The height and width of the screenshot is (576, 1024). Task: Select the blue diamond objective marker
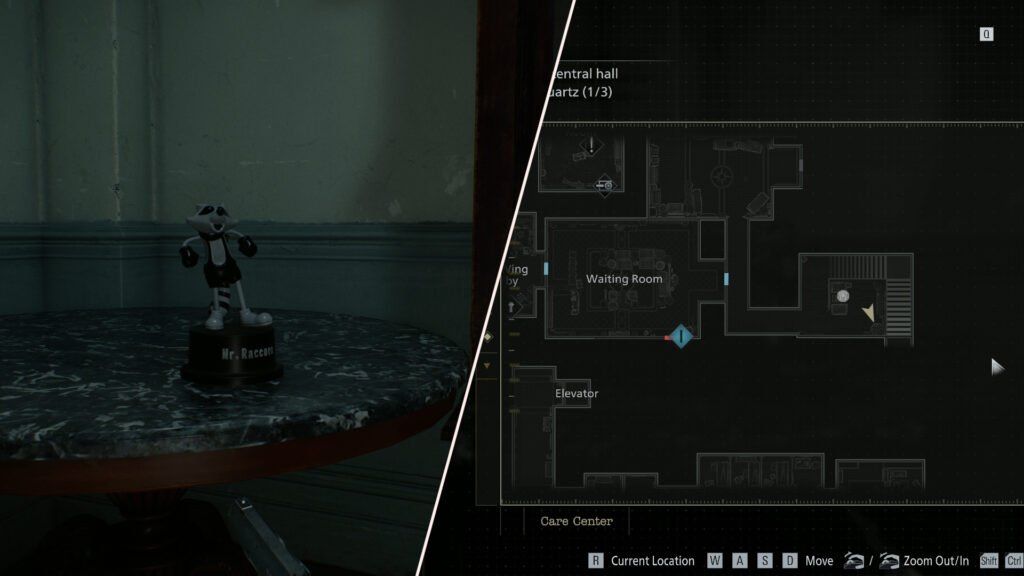[682, 336]
